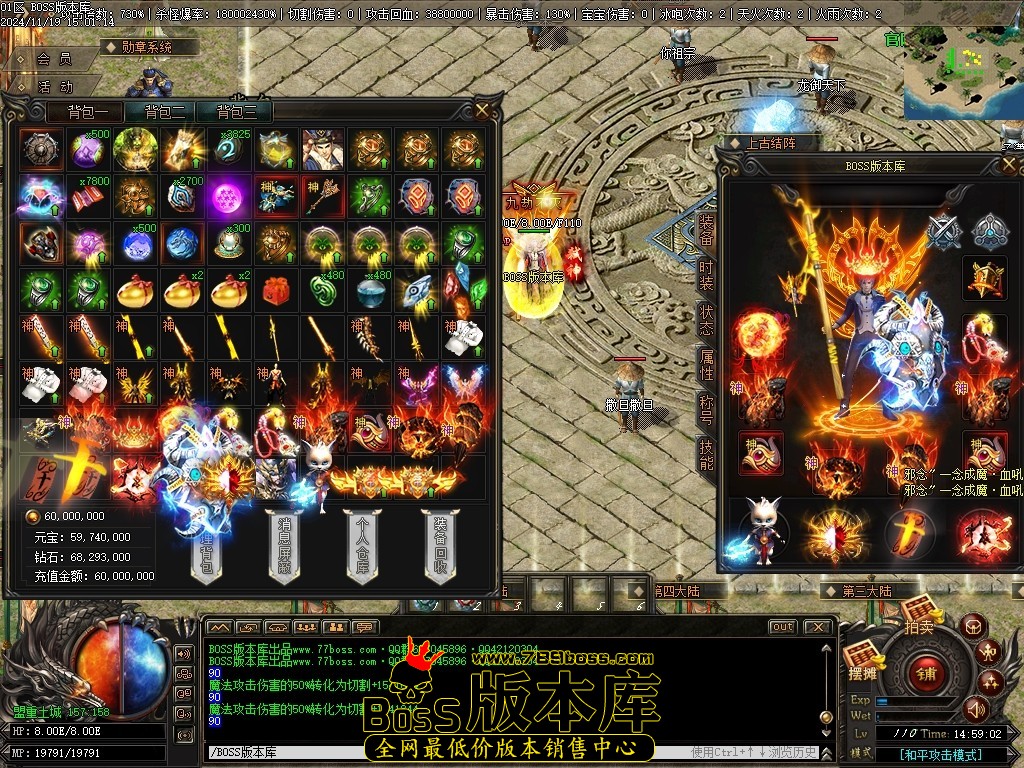Select the 状态 status tab

point(706,320)
